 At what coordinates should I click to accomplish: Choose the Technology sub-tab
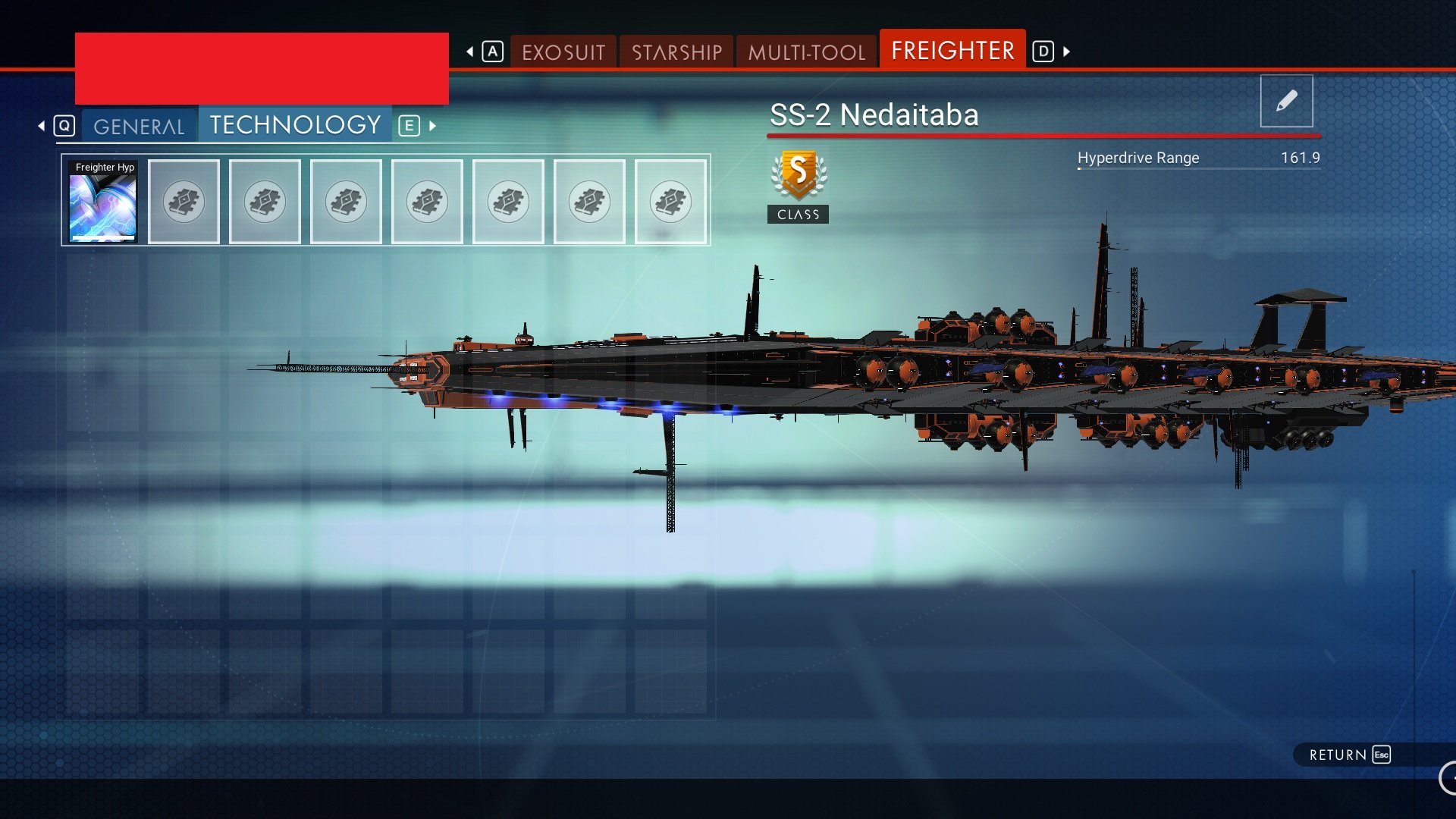point(295,125)
